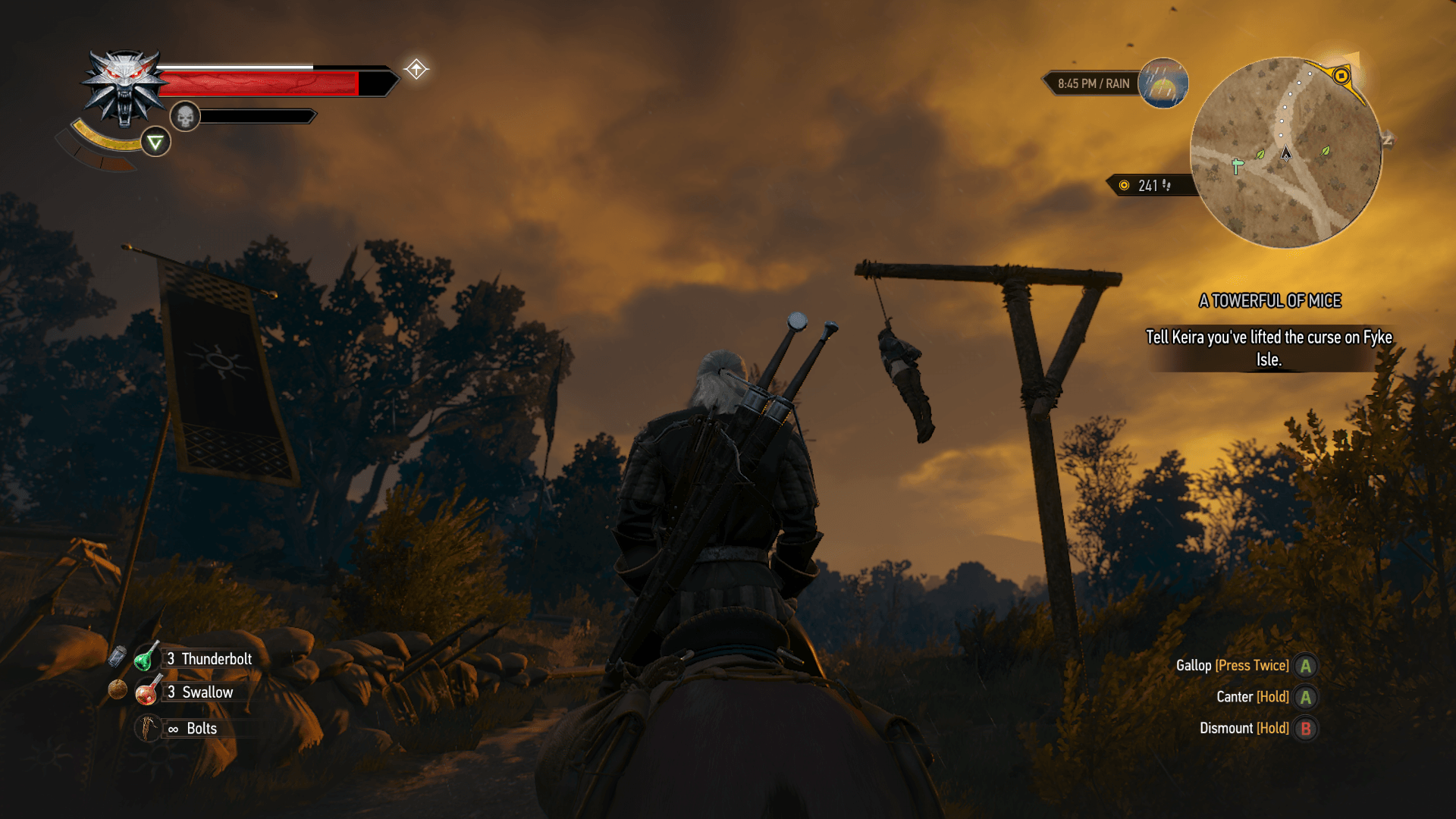Image resolution: width=1456 pixels, height=819 pixels.
Task: Click the rain weather icon
Action: (1163, 83)
